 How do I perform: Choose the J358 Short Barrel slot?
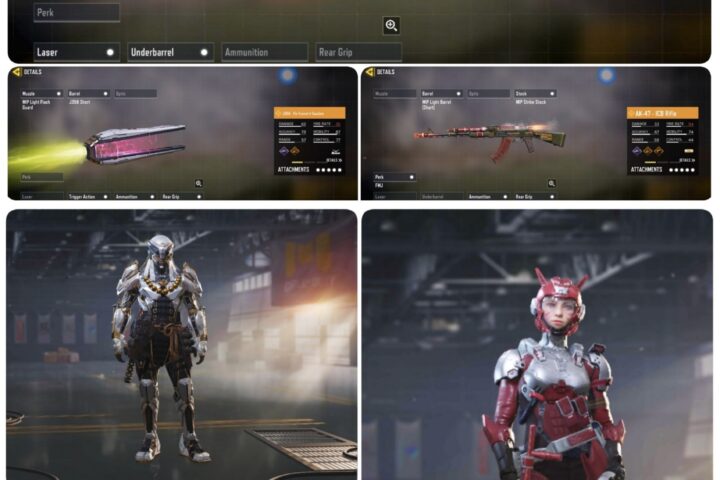pyautogui.click(x=87, y=94)
